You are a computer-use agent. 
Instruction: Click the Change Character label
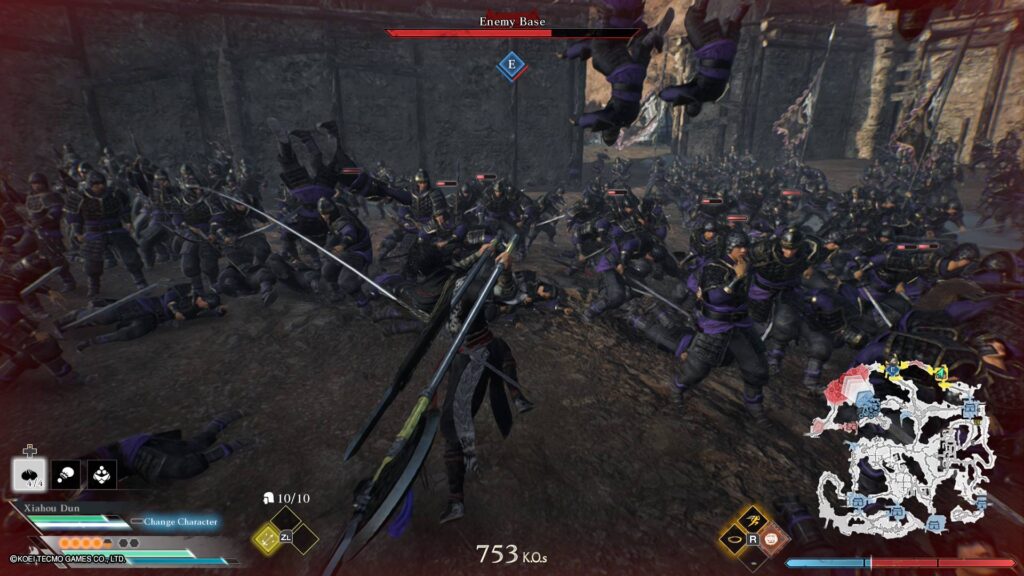coord(180,521)
